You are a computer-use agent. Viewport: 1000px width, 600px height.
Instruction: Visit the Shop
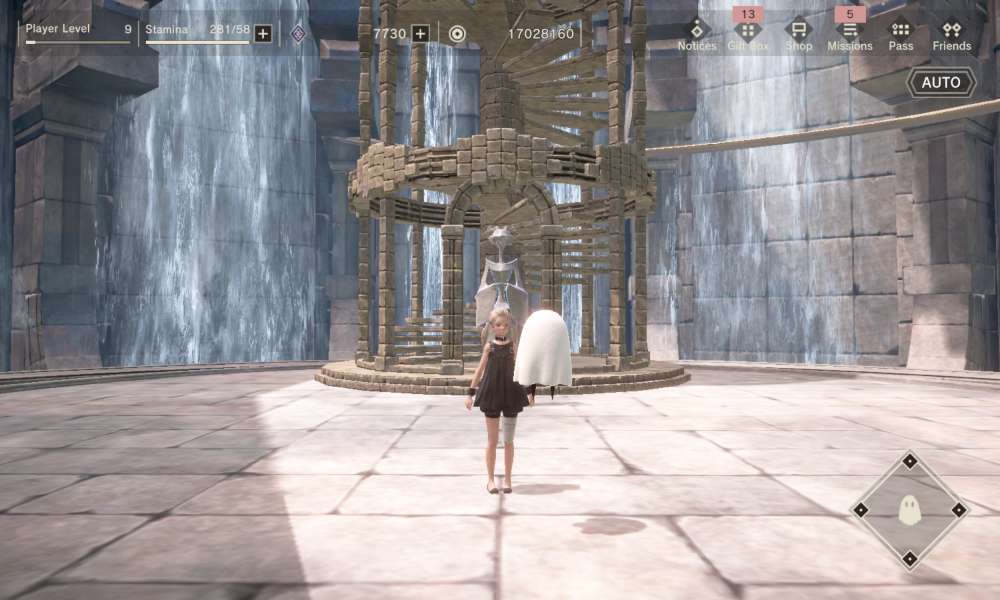798,32
